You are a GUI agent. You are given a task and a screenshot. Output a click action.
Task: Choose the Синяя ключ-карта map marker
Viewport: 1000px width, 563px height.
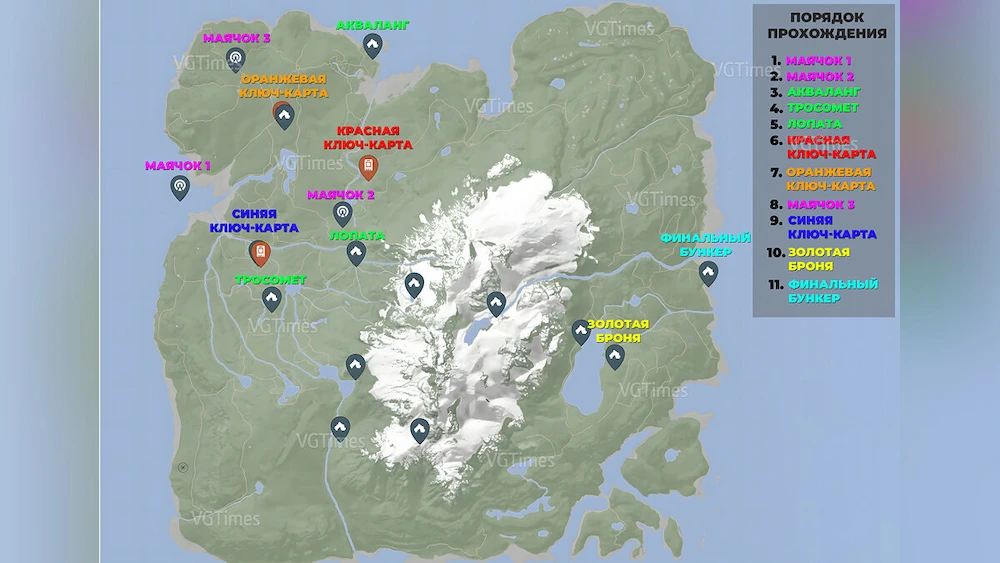pyautogui.click(x=260, y=252)
